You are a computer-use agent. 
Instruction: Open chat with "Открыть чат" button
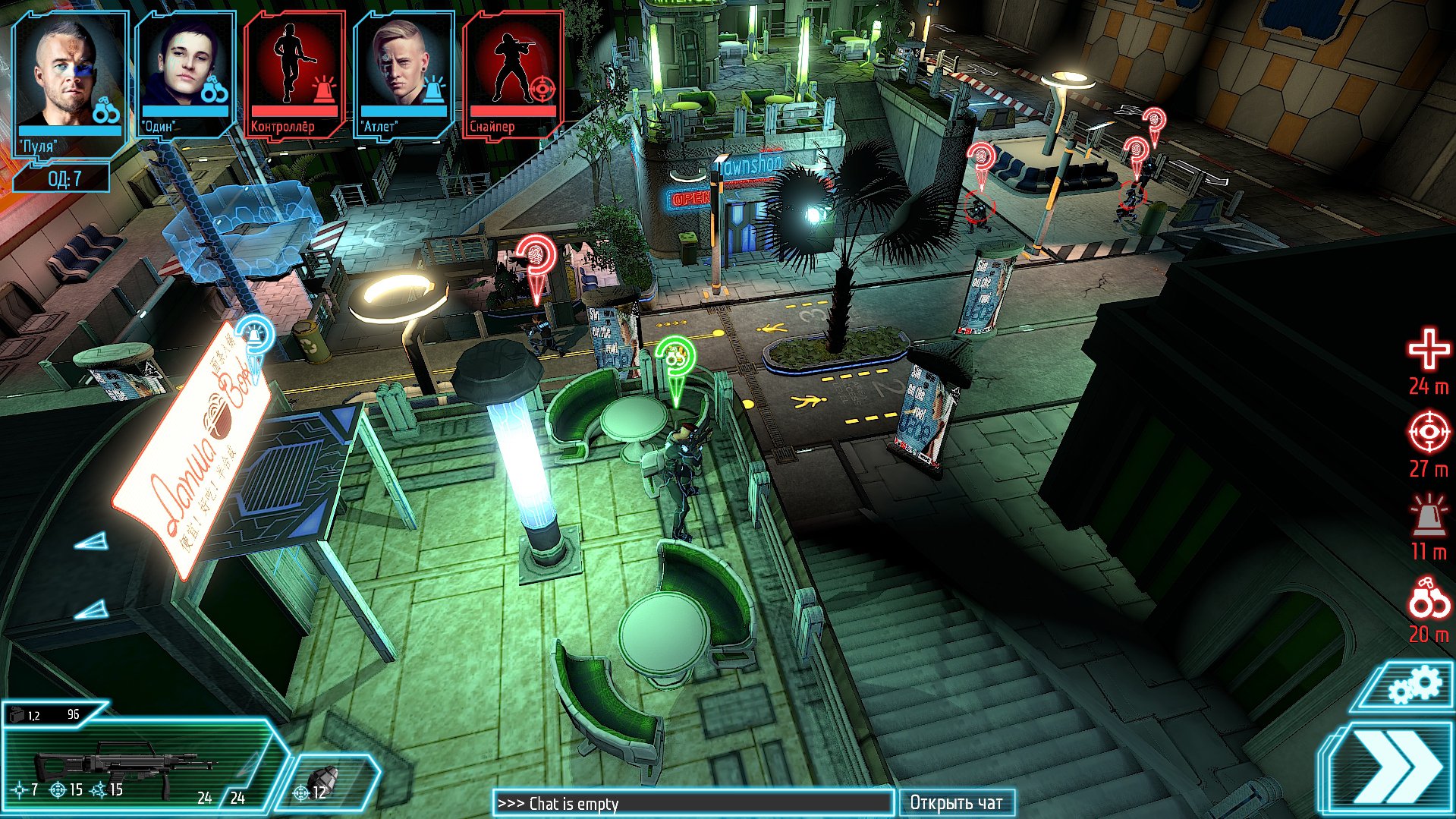(956, 803)
